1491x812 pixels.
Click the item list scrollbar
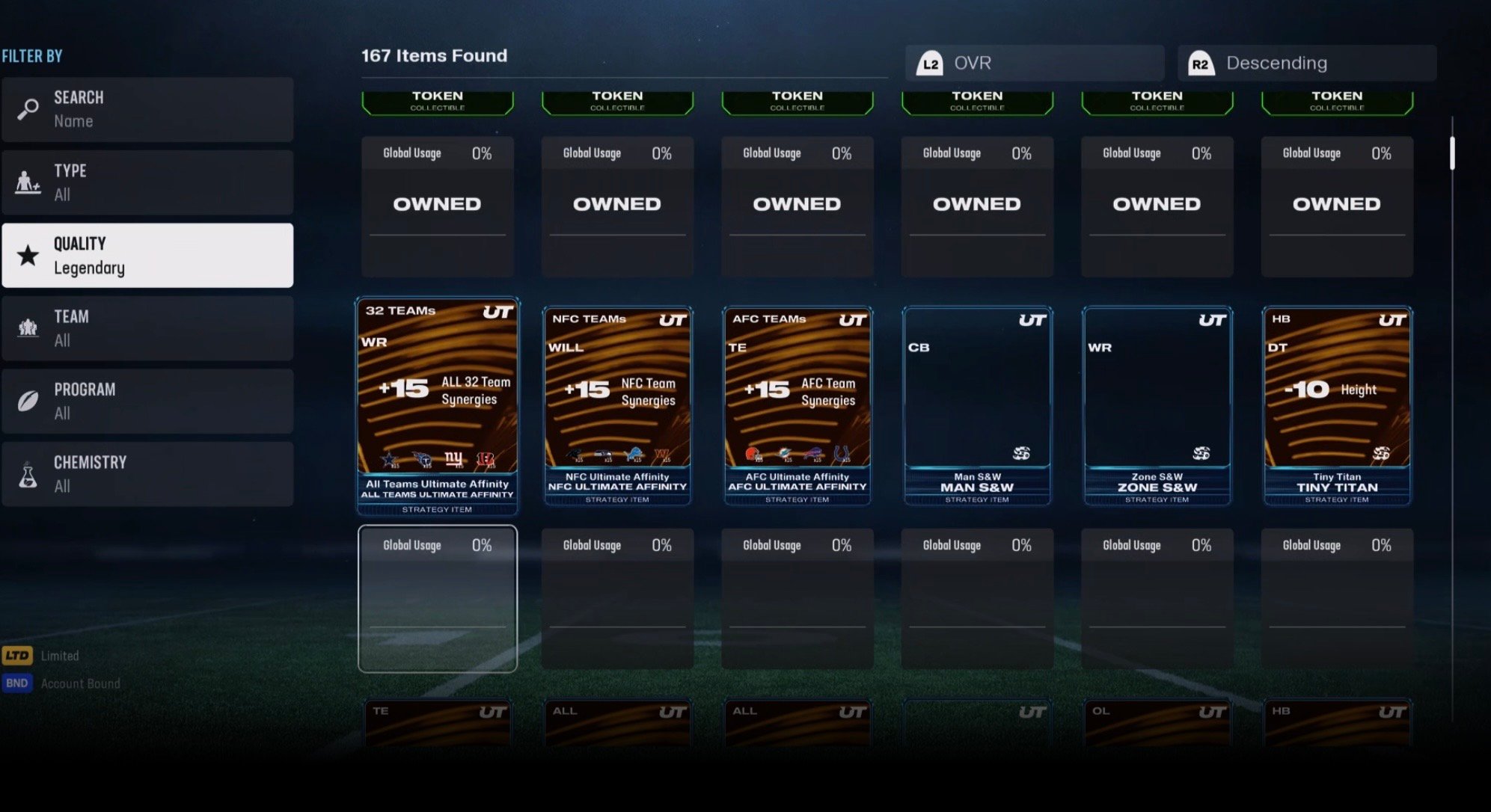point(1452,153)
